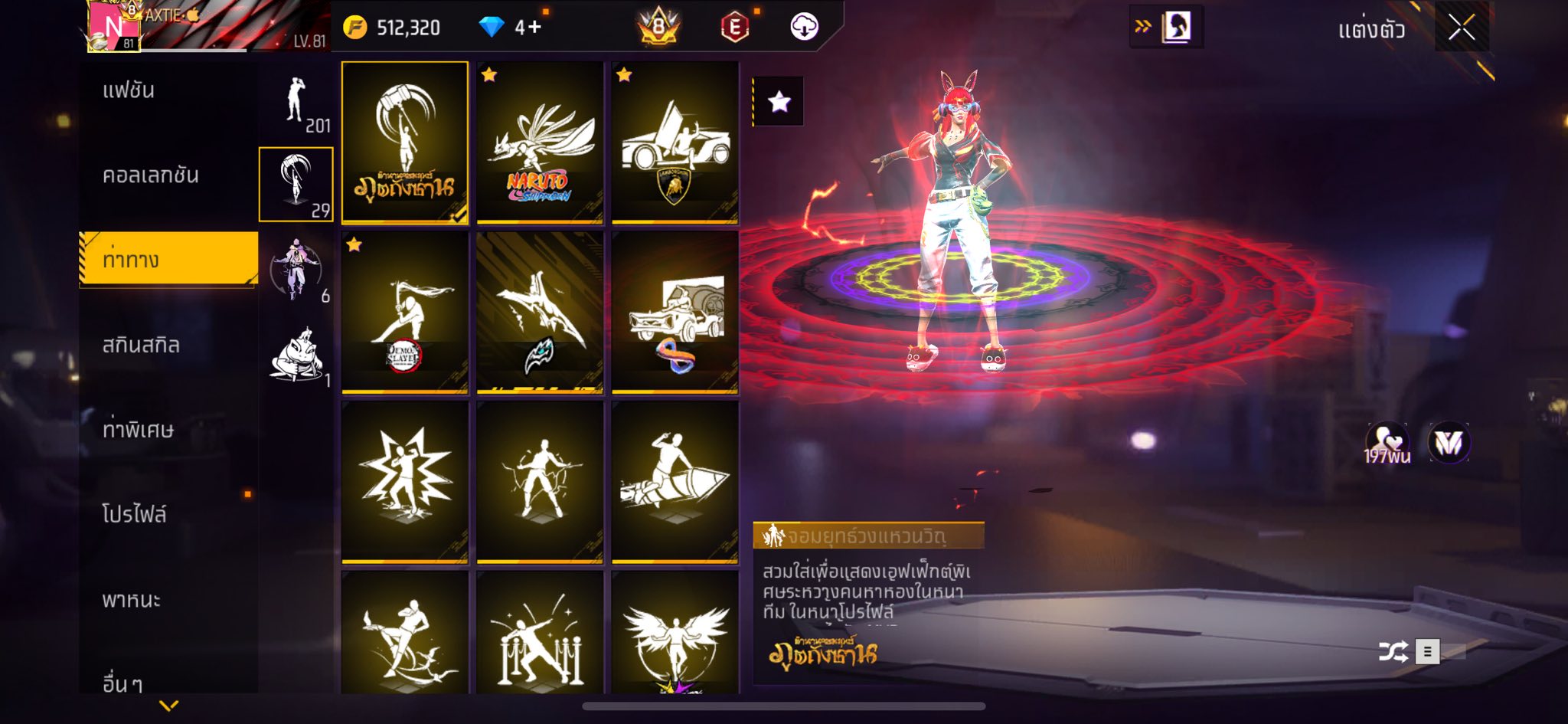
Task: Select the สกินสกิล category
Action: [x=141, y=346]
